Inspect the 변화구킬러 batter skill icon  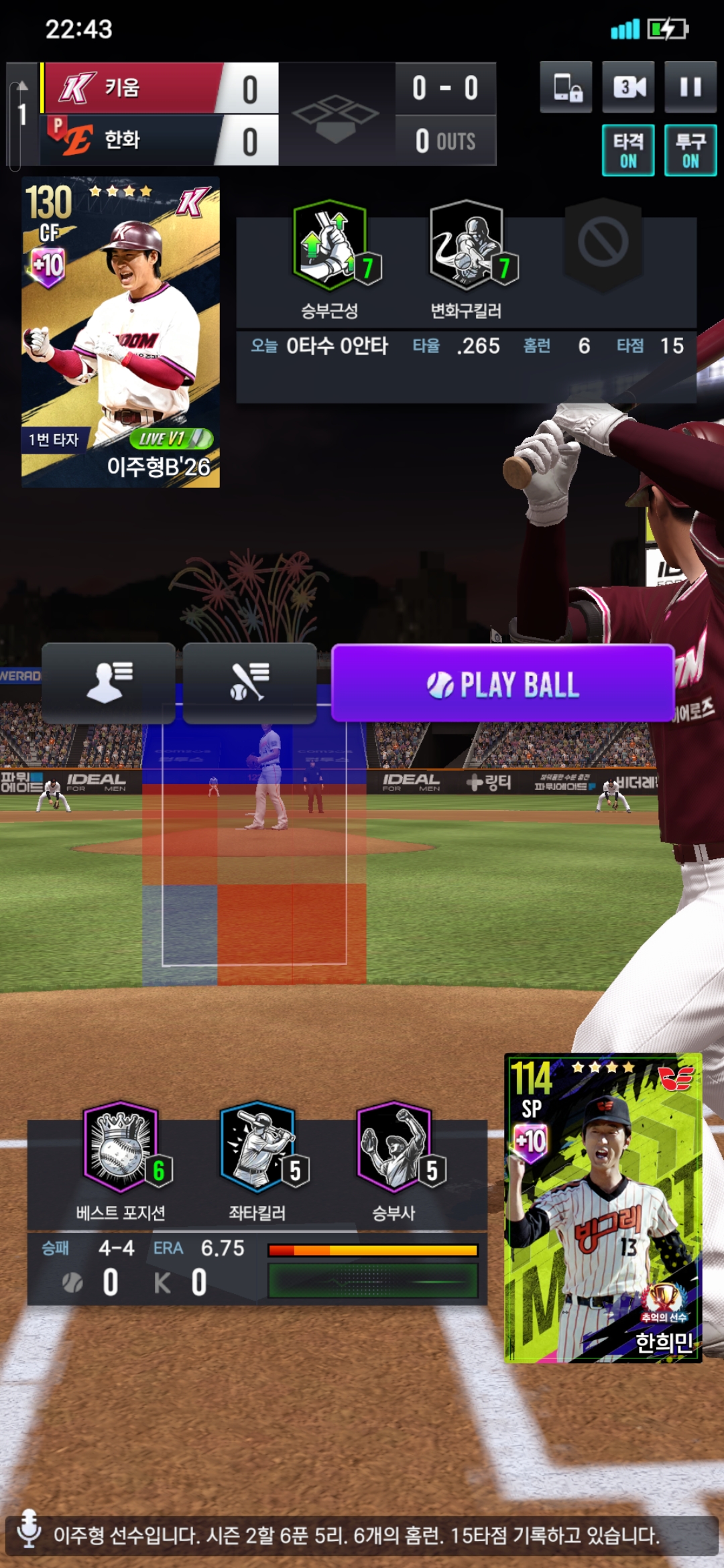click(467, 246)
